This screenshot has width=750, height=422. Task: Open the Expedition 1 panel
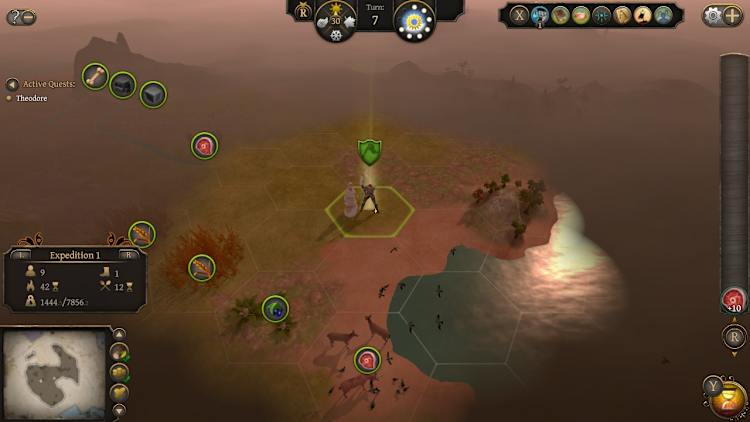(x=75, y=255)
